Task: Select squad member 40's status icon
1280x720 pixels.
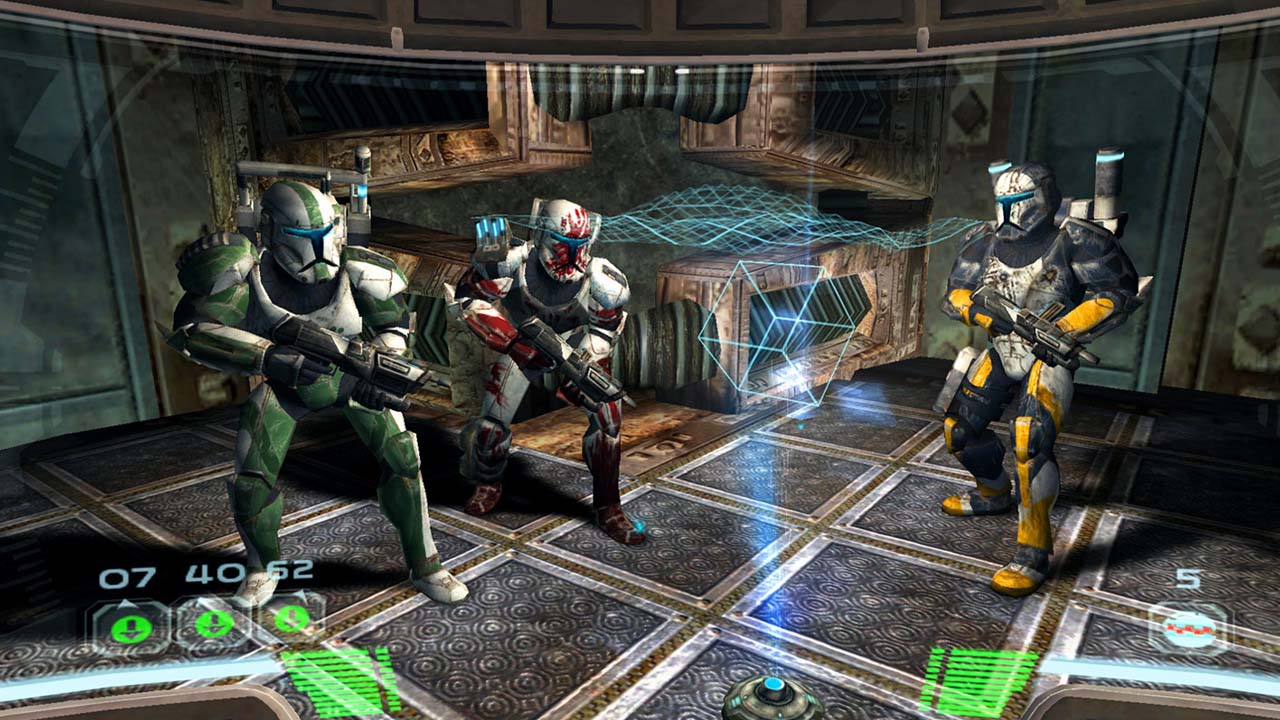Action: (x=213, y=625)
